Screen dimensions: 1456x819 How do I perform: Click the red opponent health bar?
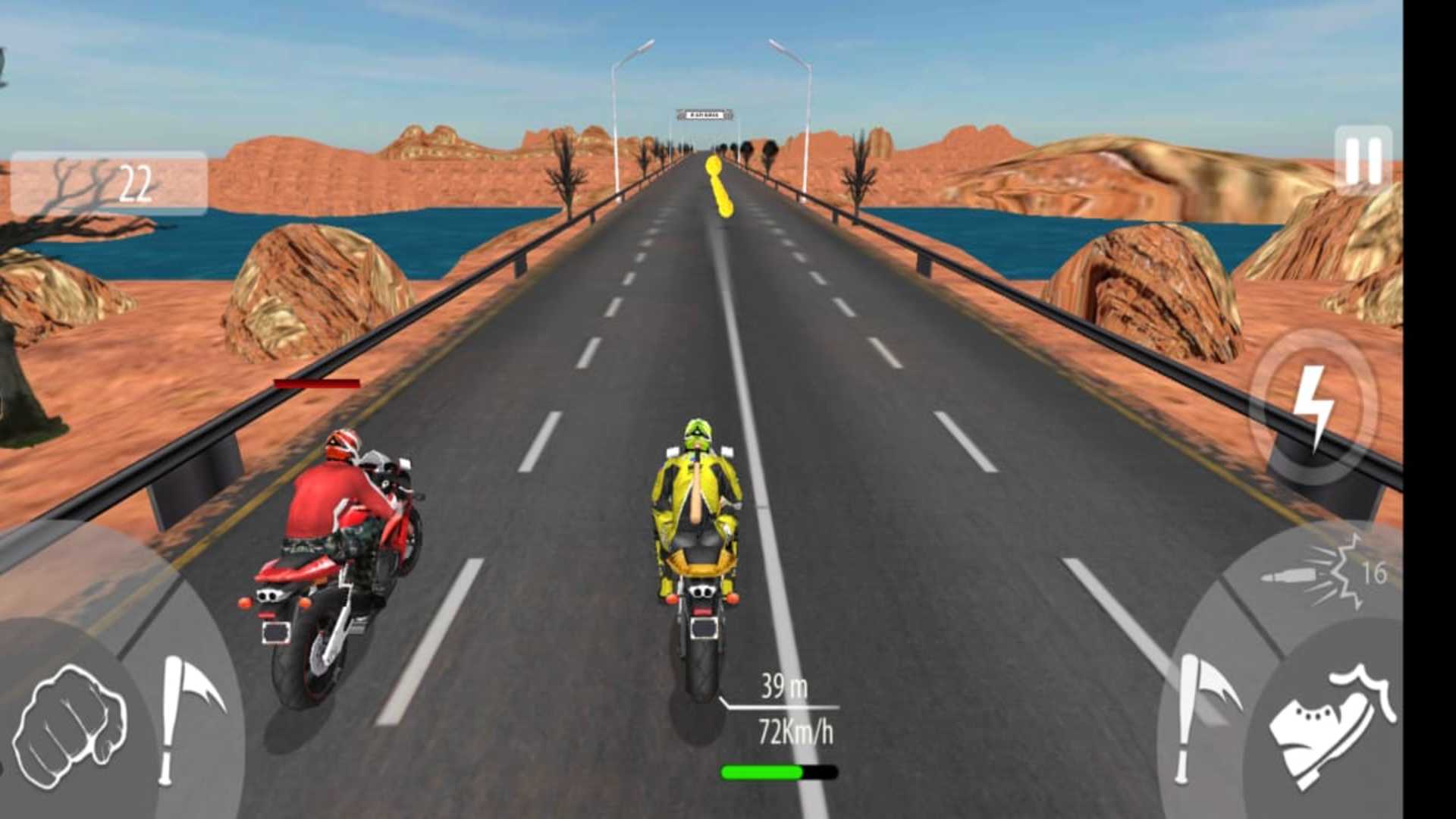[x=318, y=383]
